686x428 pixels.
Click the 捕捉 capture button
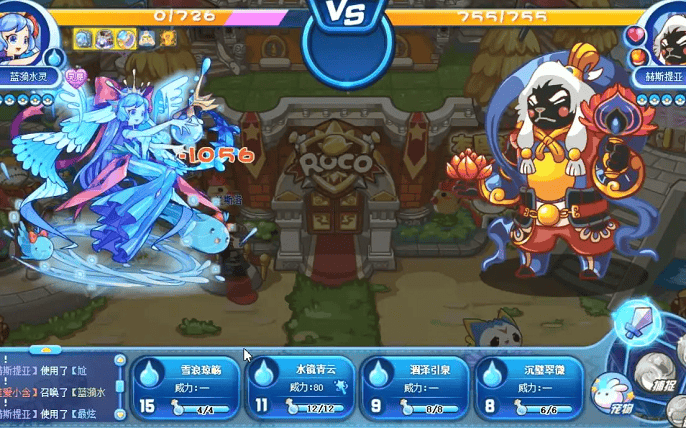pyautogui.click(x=662, y=370)
